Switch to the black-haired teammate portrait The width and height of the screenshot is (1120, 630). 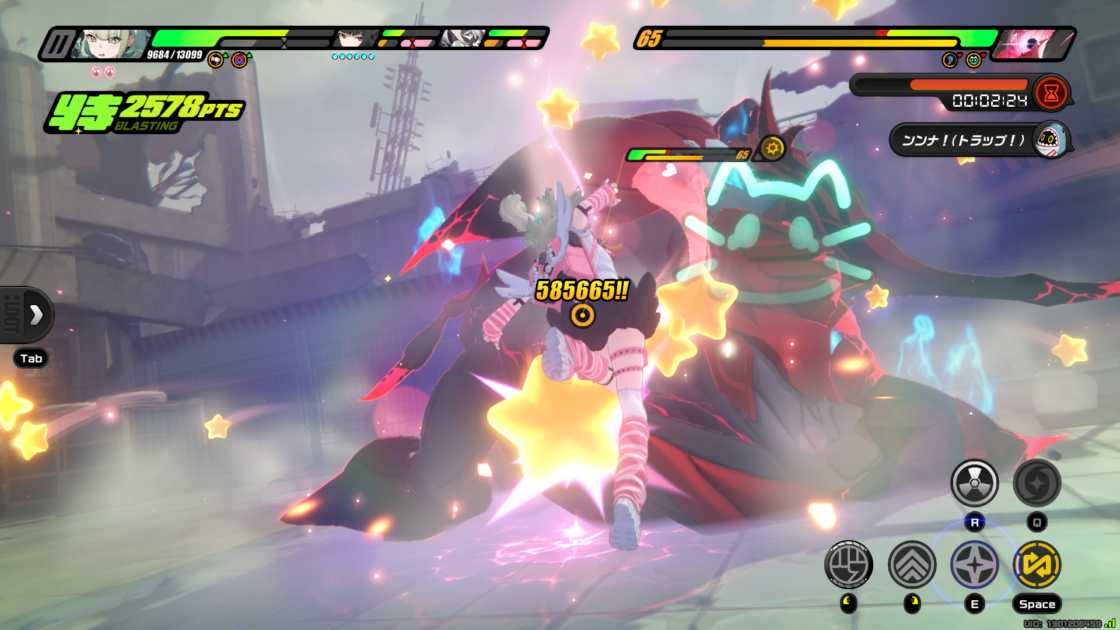352,40
